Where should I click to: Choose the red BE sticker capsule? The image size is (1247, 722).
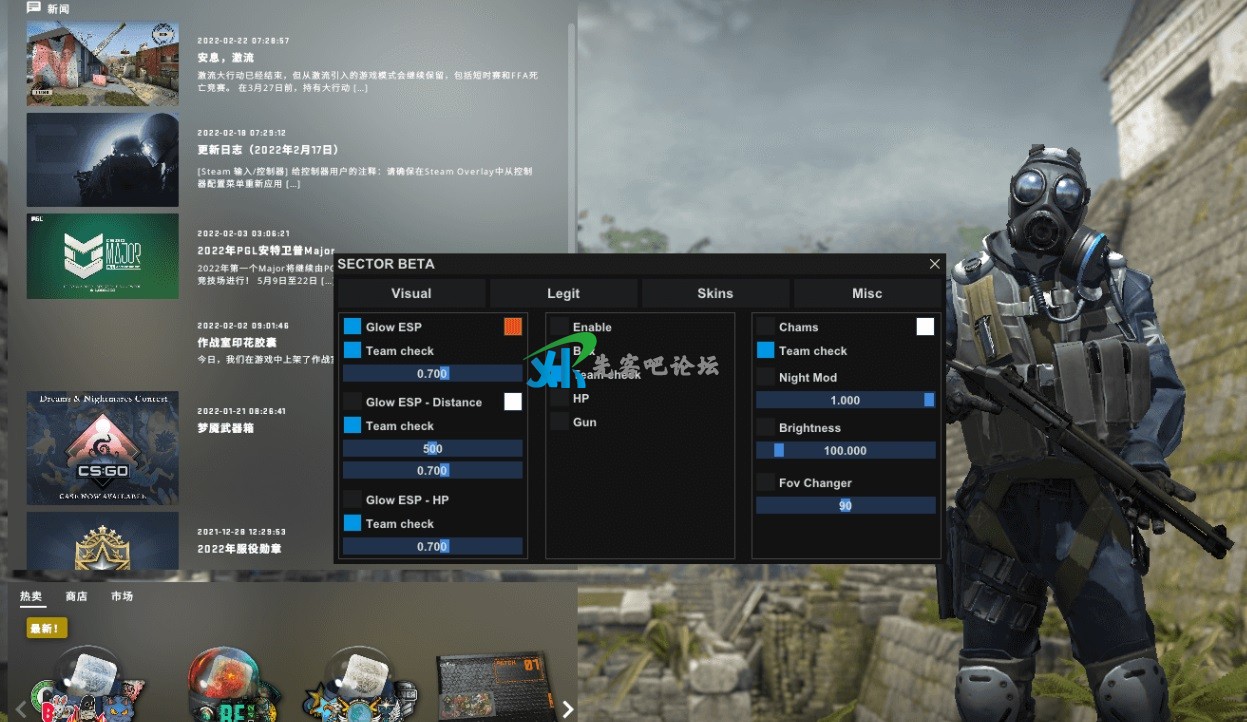pyautogui.click(x=226, y=683)
